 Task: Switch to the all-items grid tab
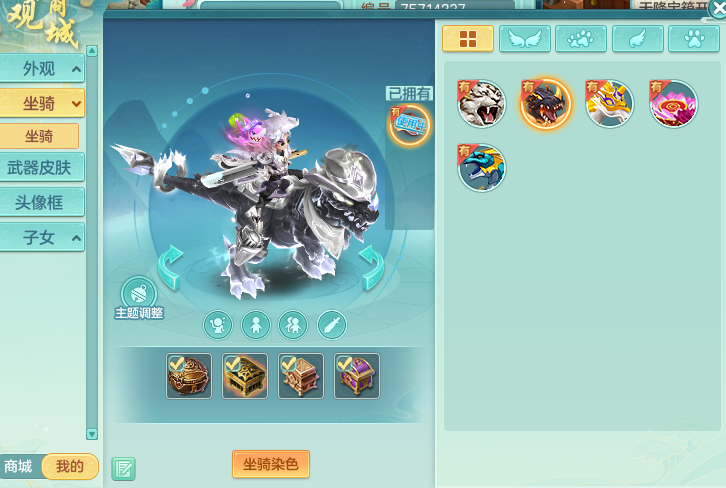pos(467,39)
